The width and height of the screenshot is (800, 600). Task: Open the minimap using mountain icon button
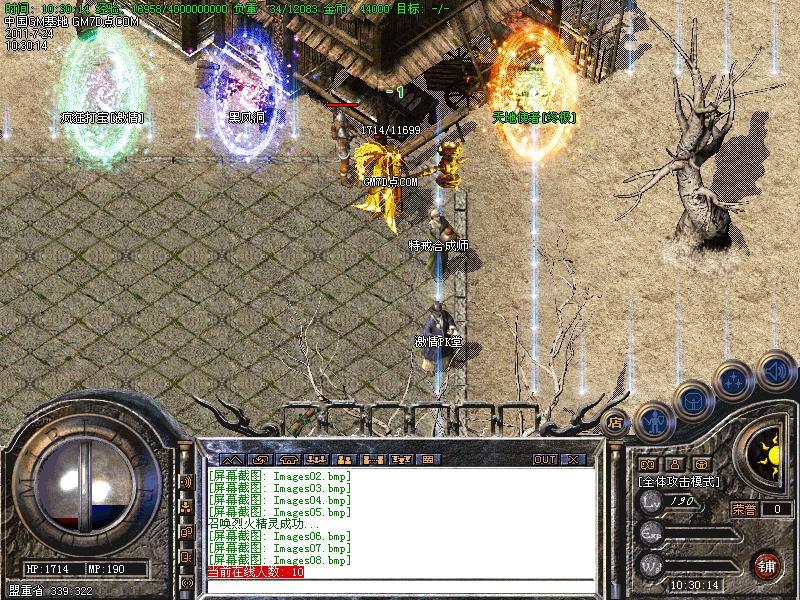pyautogui.click(x=232, y=459)
